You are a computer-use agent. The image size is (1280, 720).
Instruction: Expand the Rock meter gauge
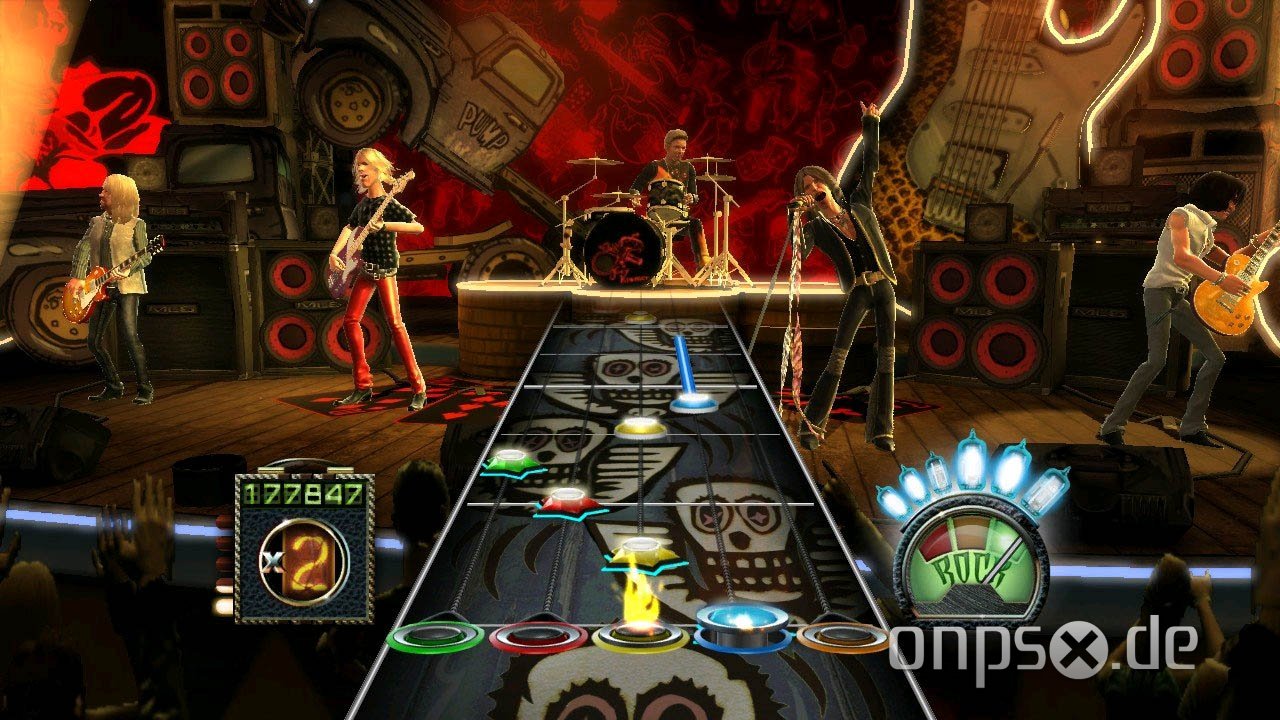[969, 560]
